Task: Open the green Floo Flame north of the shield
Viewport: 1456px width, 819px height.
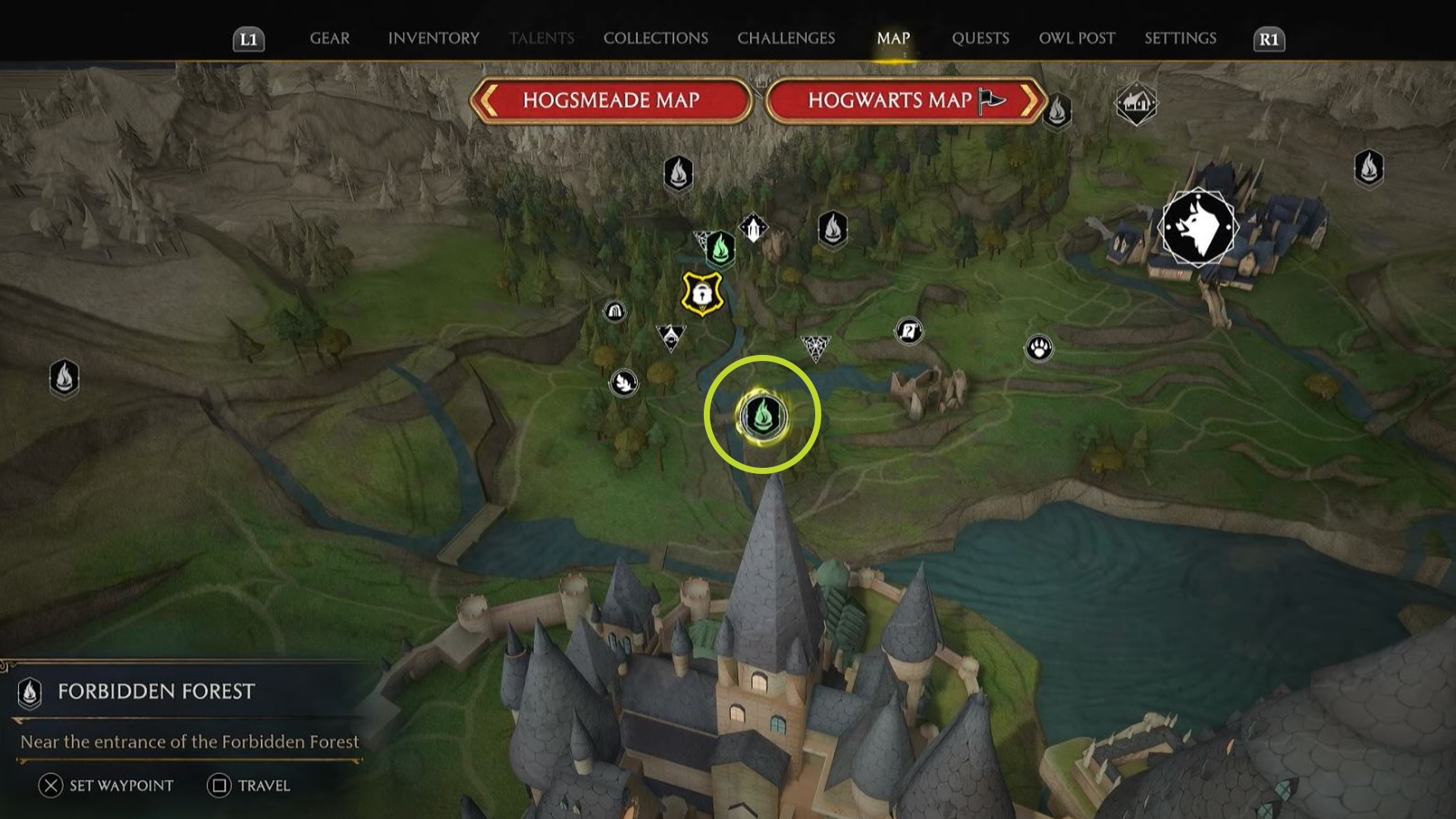Action: [x=720, y=246]
